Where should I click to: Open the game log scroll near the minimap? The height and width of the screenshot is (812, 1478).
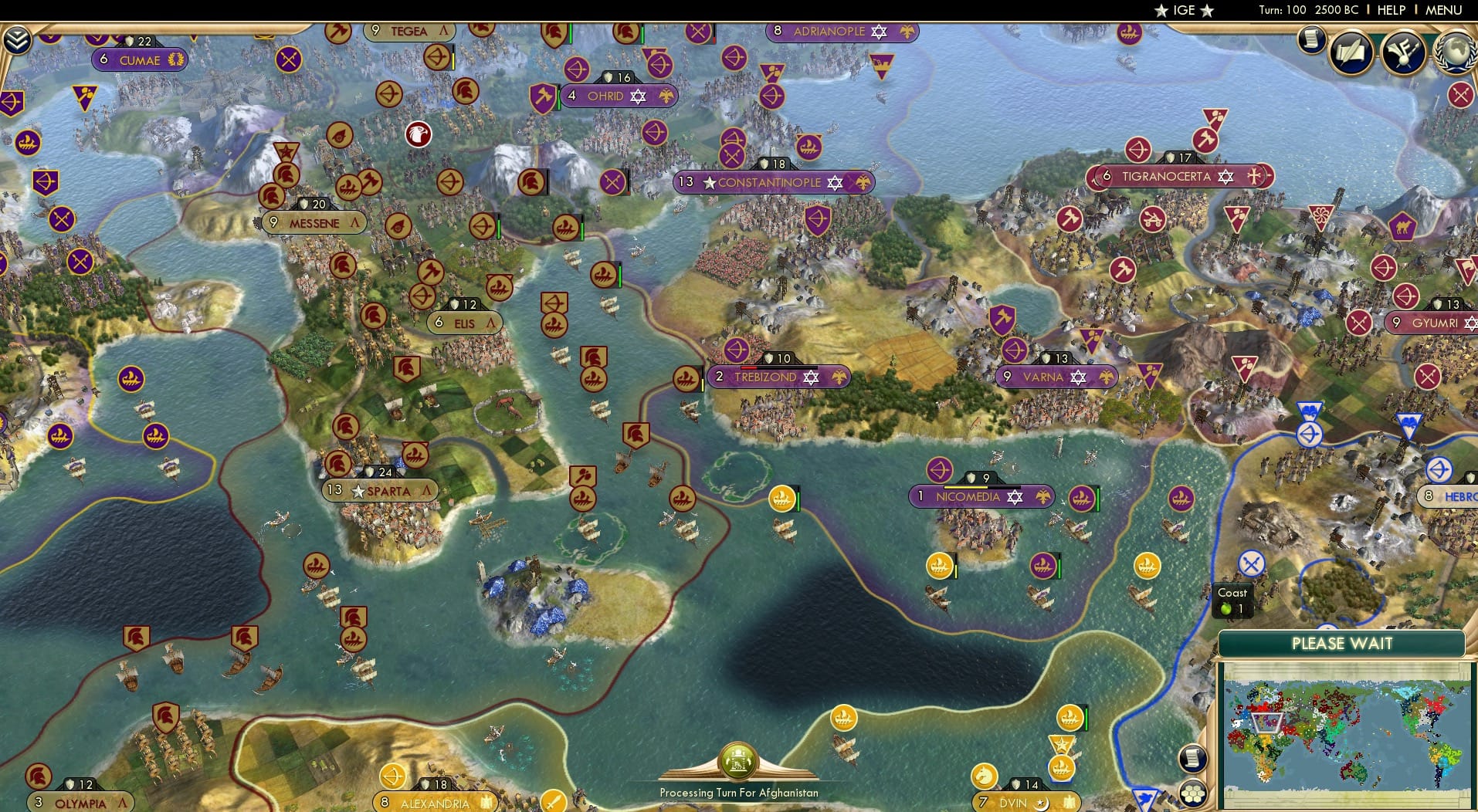coord(1192,758)
